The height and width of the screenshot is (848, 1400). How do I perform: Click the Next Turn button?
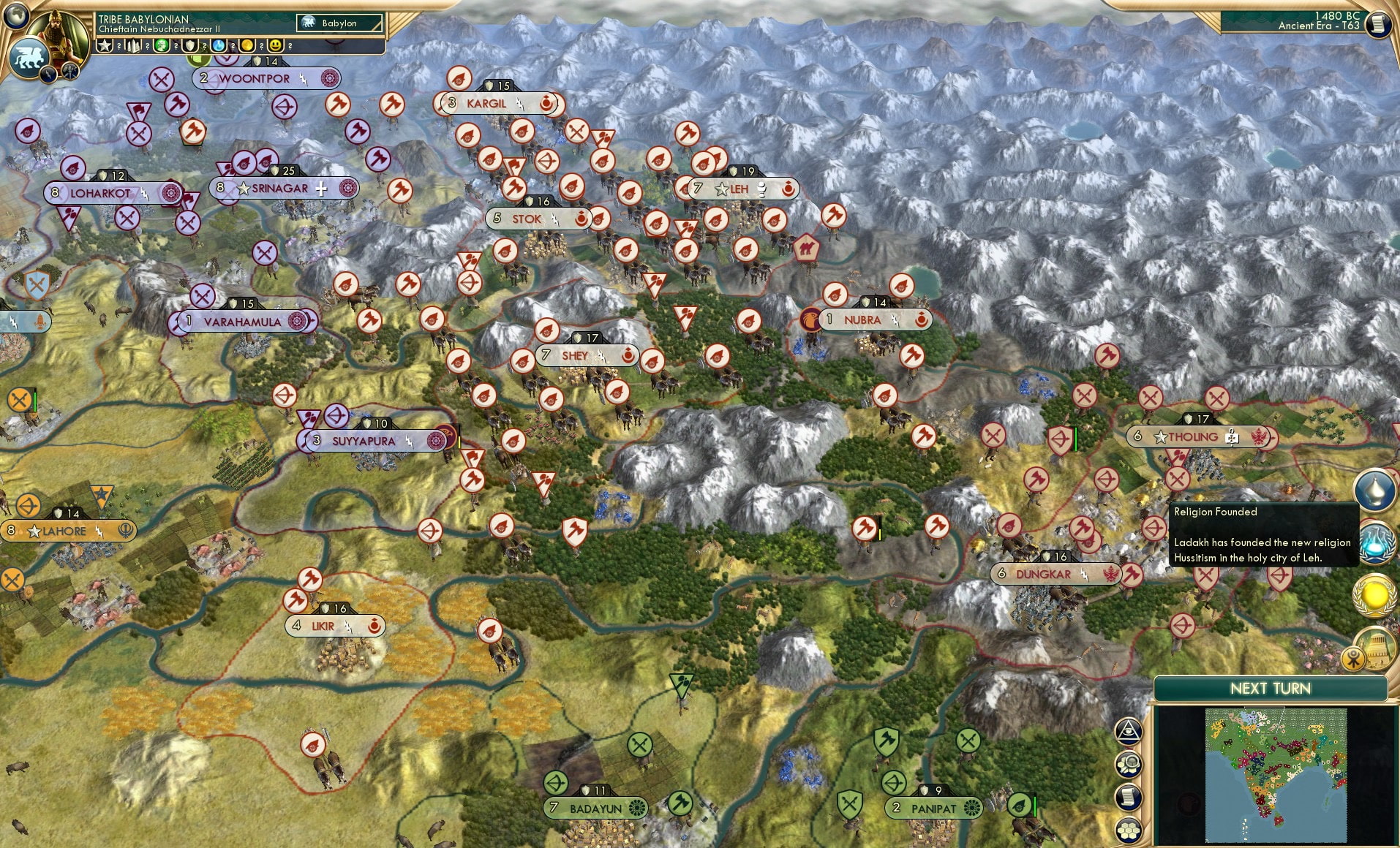[1271, 689]
